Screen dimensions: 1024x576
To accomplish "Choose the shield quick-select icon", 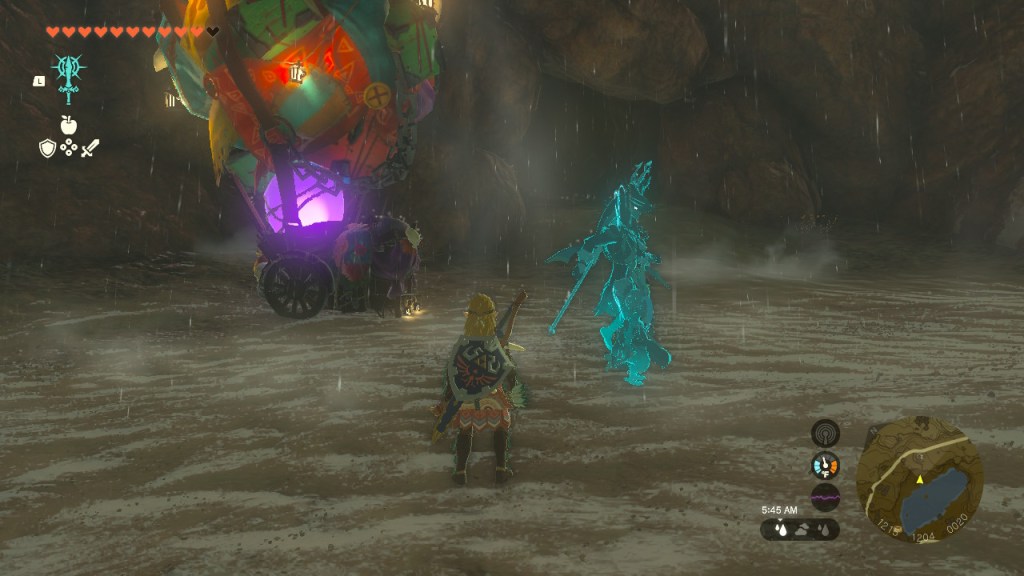I will (47, 148).
